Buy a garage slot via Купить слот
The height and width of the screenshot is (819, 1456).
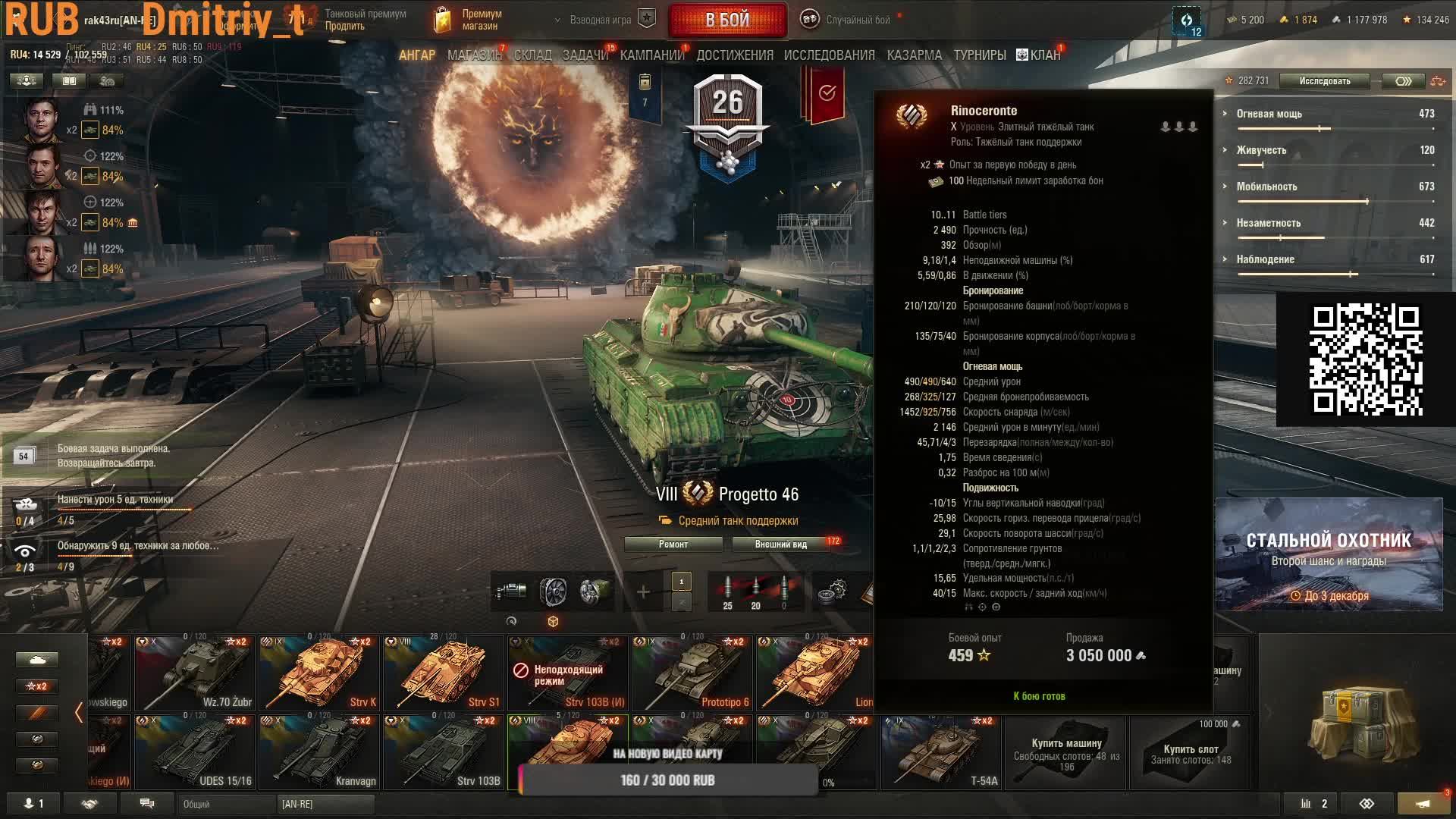(x=1191, y=752)
